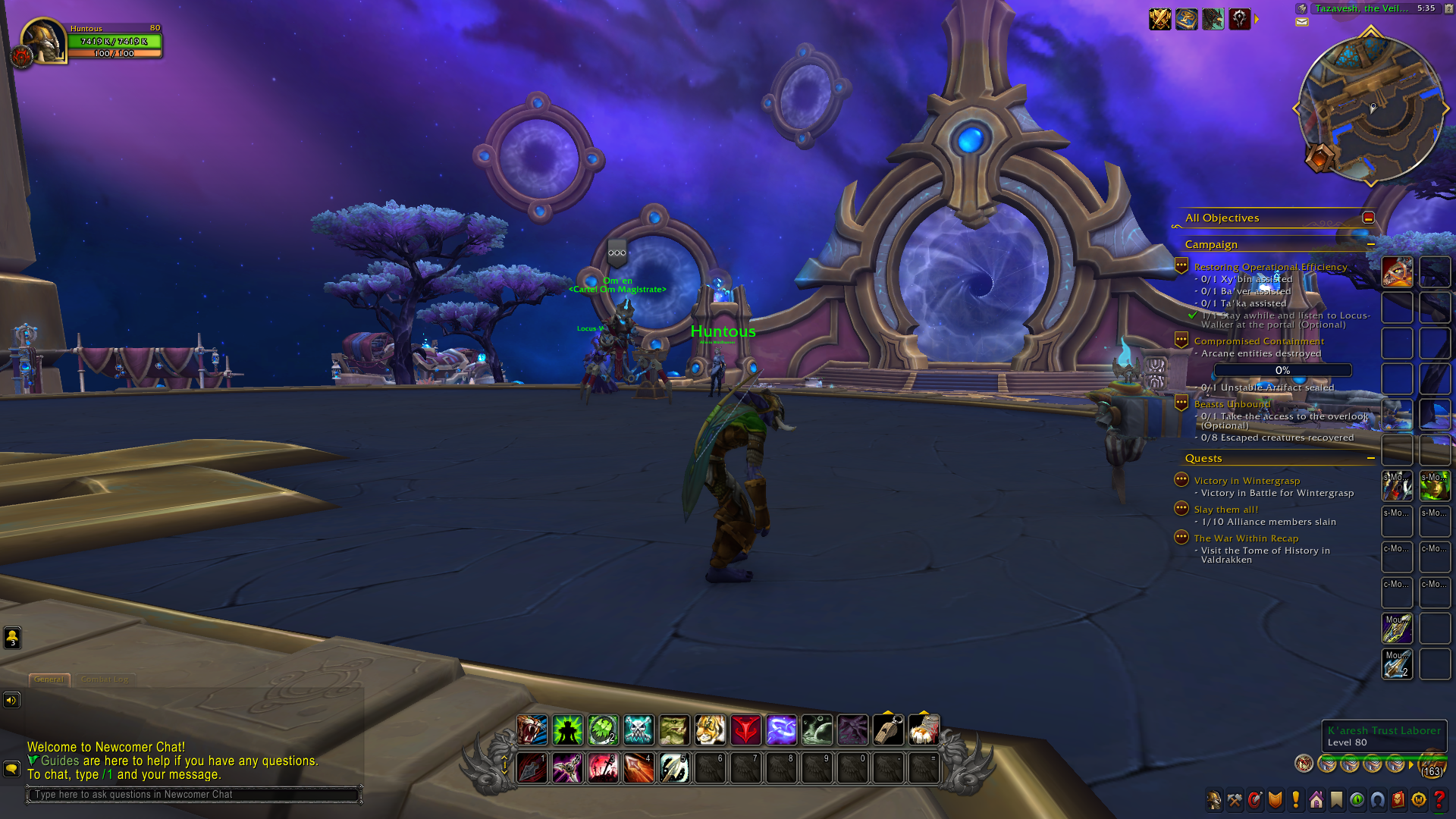Image resolution: width=1456 pixels, height=819 pixels.
Task: Open the Professions crossed-hammers button
Action: [x=1235, y=800]
